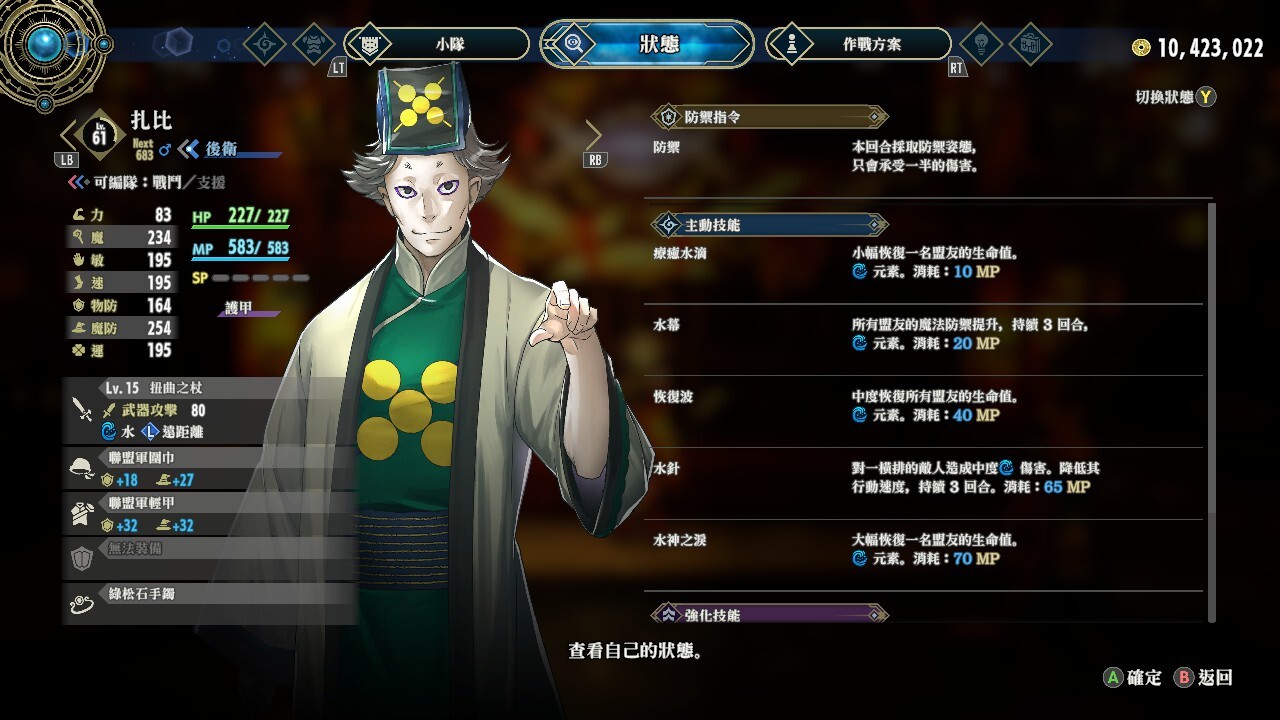Open the blue orb compass emblem

pos(45,43)
